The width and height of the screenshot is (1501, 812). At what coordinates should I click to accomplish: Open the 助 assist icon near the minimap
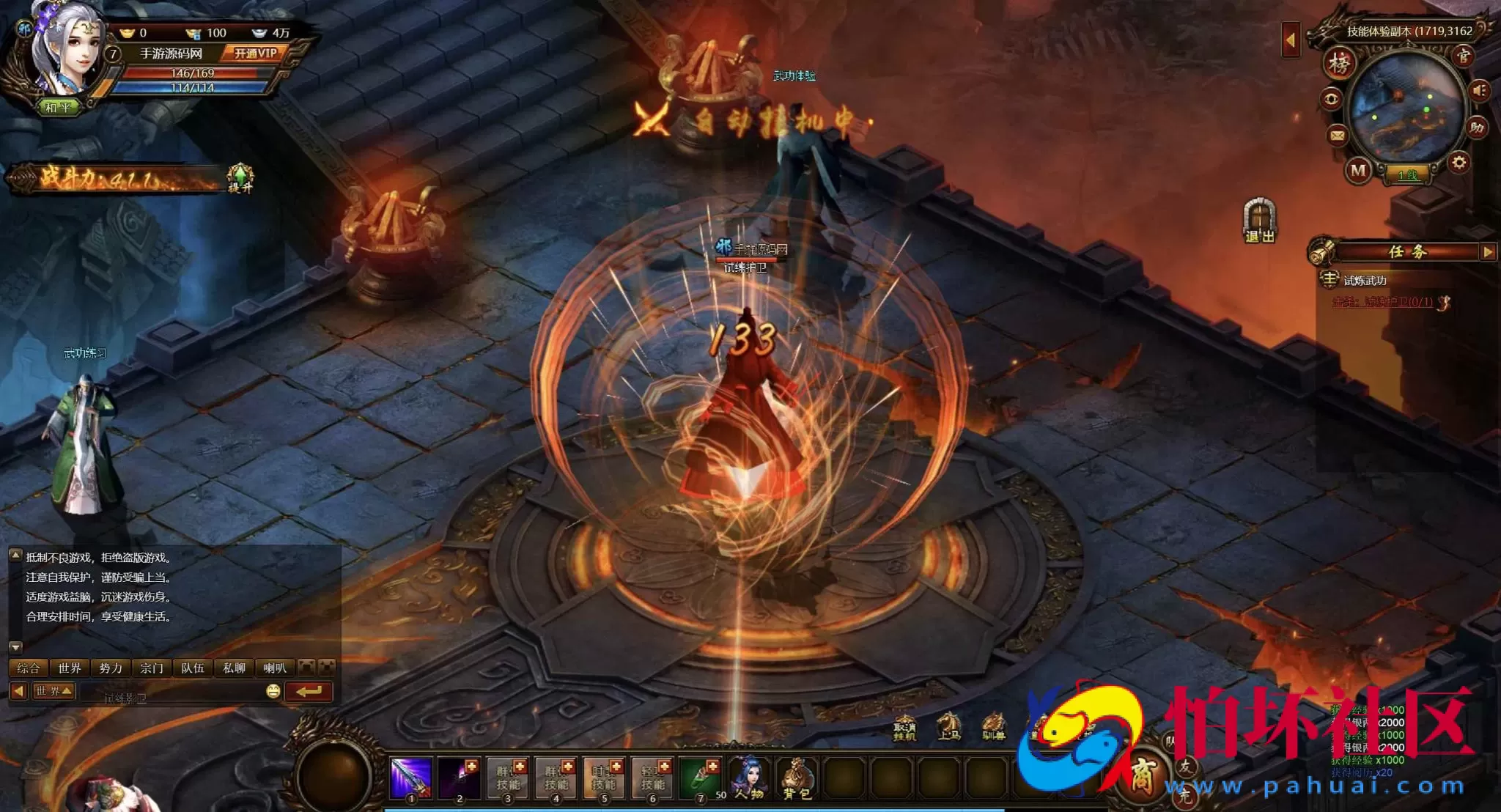coord(1476,127)
